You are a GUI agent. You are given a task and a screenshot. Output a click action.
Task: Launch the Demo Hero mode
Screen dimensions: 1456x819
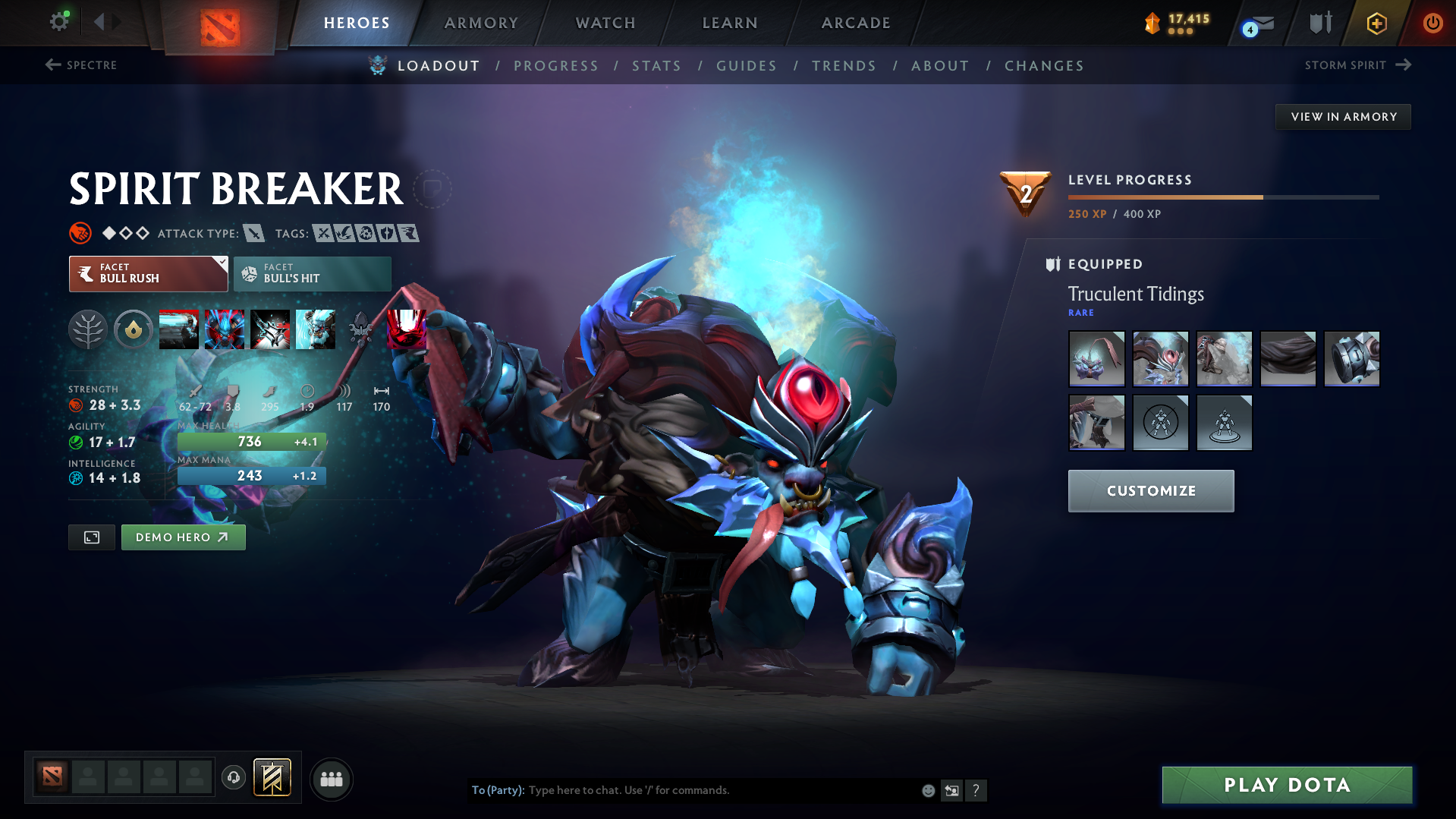click(183, 537)
